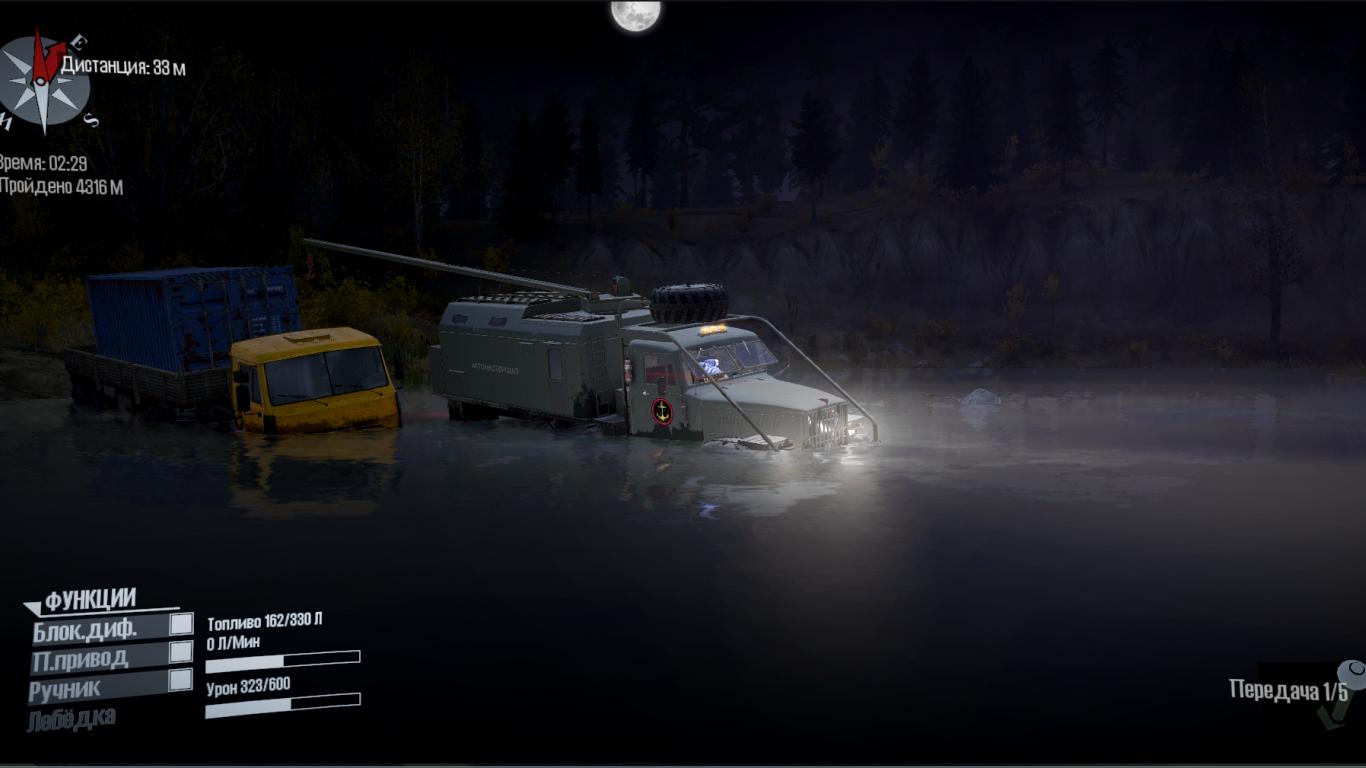This screenshot has width=1366, height=768.
Task: Select the Лебёдка winch function
Action: click(72, 718)
